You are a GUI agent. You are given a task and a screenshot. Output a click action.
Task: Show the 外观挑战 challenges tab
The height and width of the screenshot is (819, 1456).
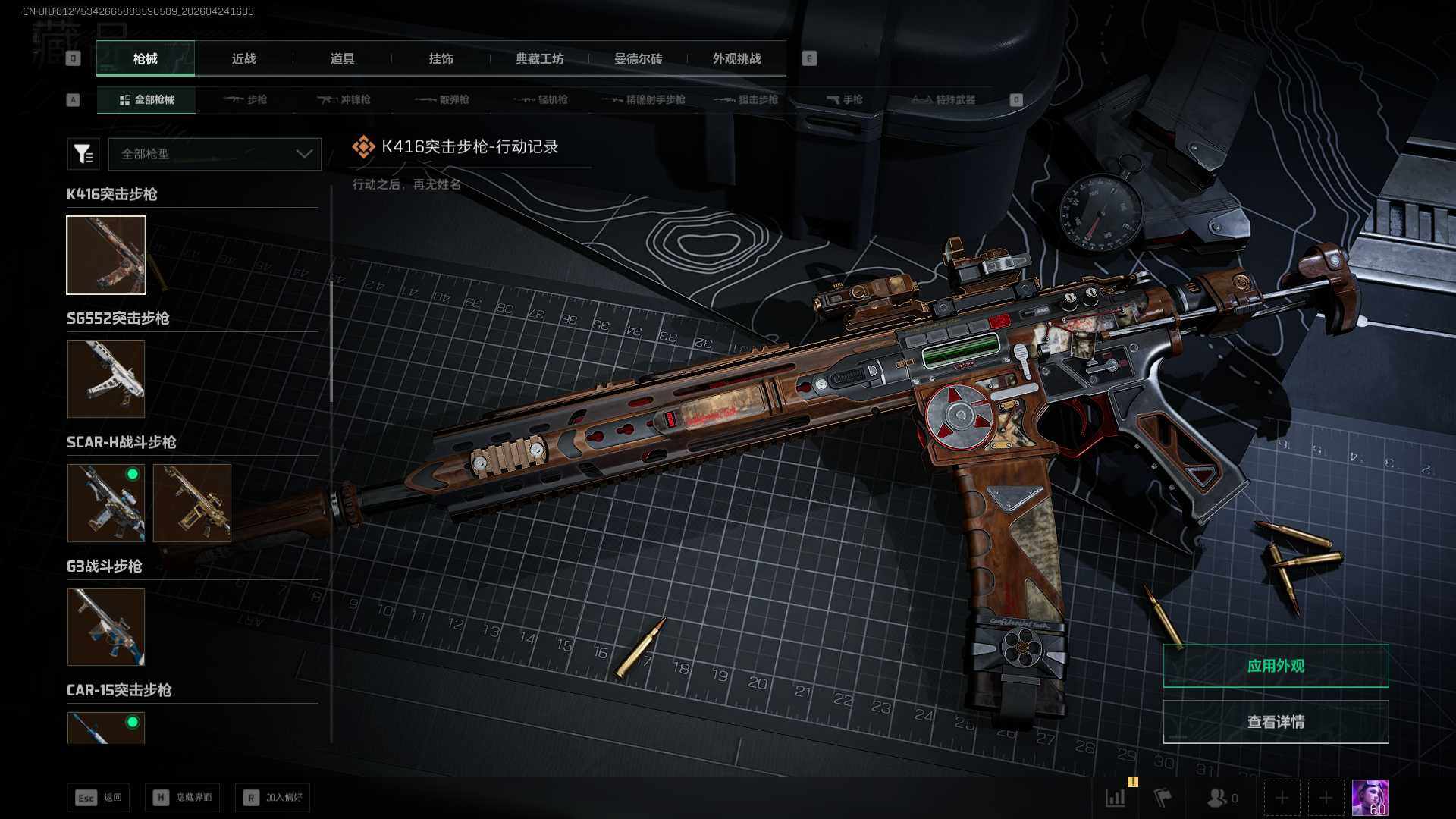tap(736, 58)
